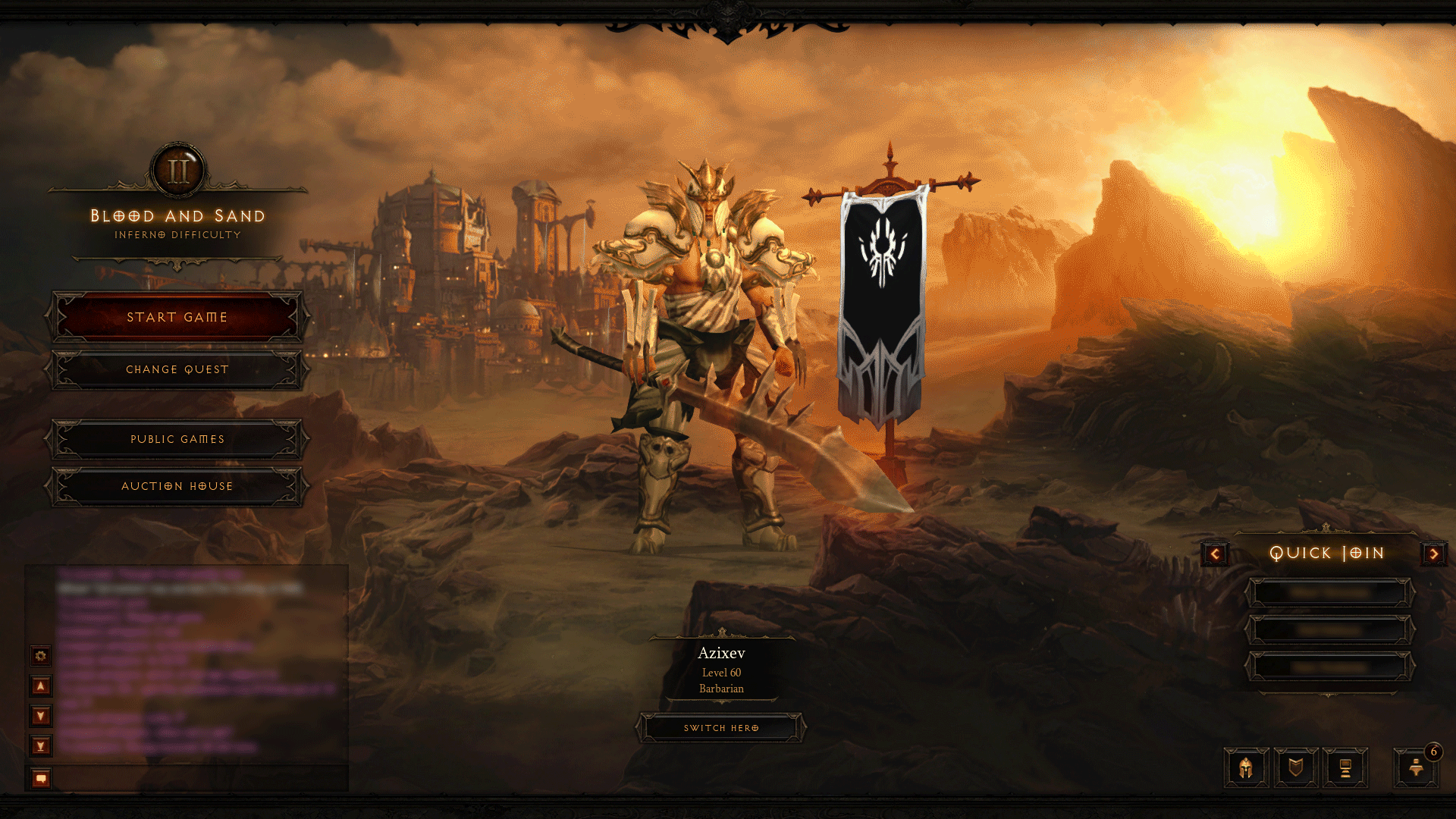Click Switch Hero below Azixev

(x=720, y=727)
